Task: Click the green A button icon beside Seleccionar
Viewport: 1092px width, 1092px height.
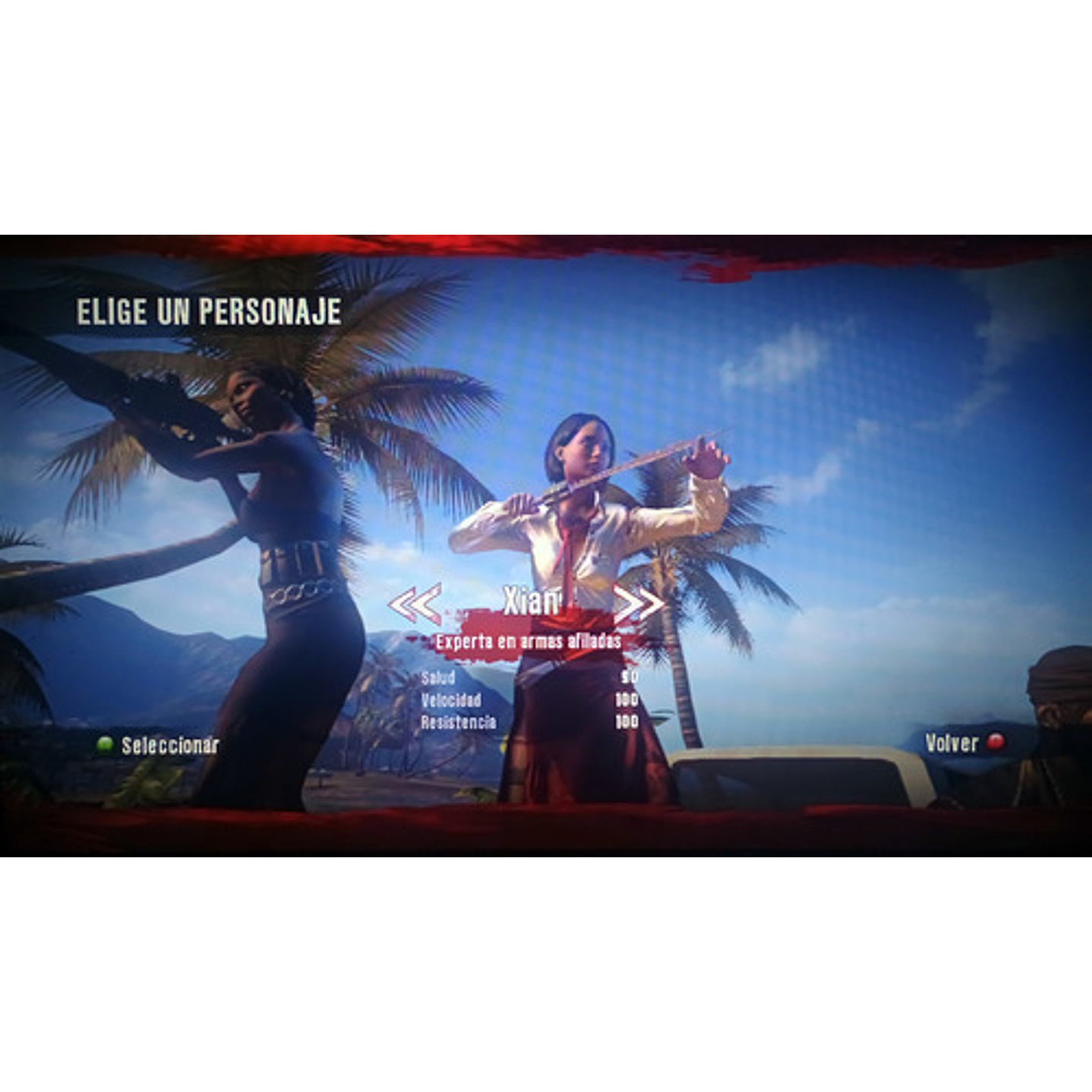Action: coord(106,745)
